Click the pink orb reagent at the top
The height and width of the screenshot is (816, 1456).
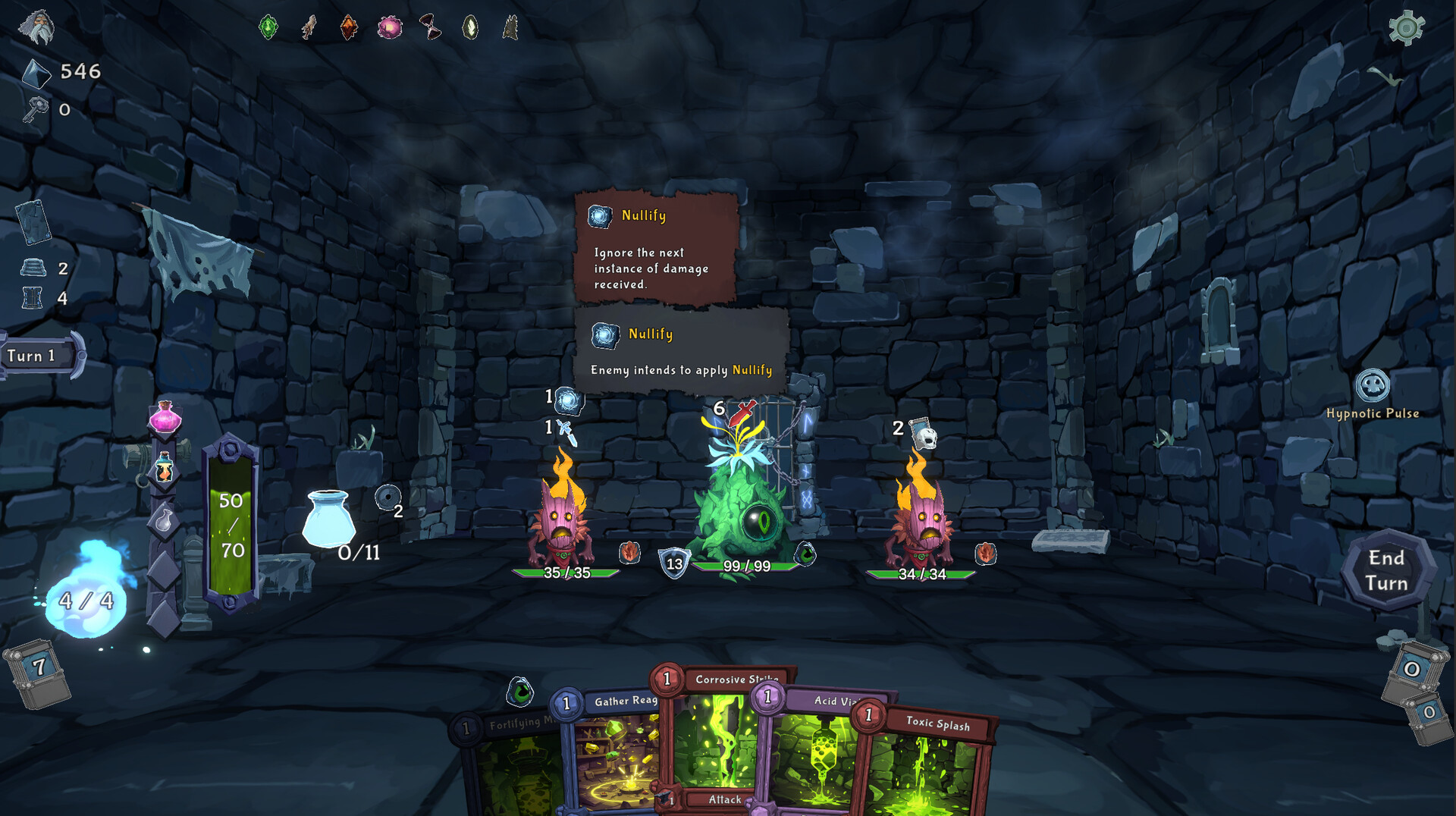point(389,27)
